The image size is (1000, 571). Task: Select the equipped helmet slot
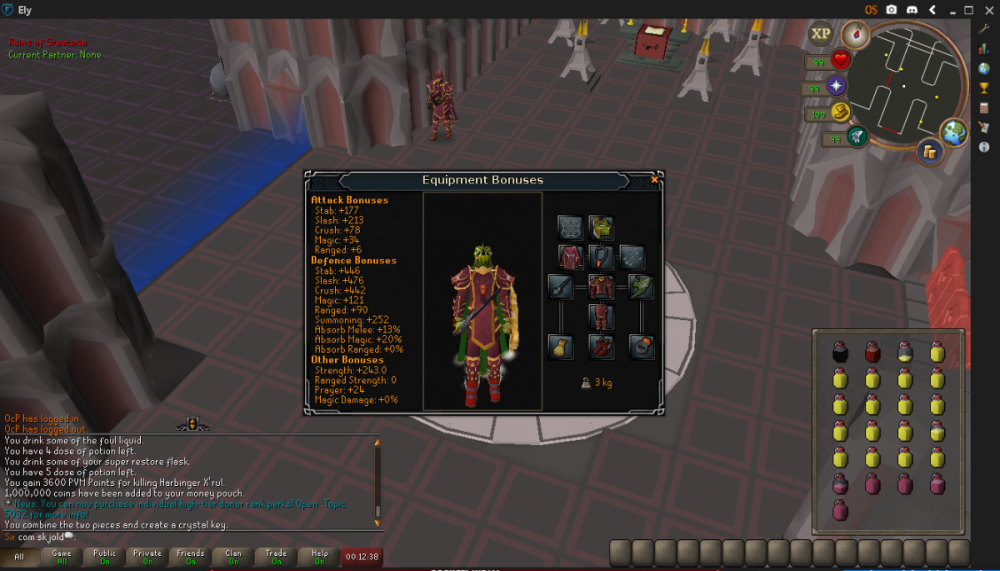[602, 227]
